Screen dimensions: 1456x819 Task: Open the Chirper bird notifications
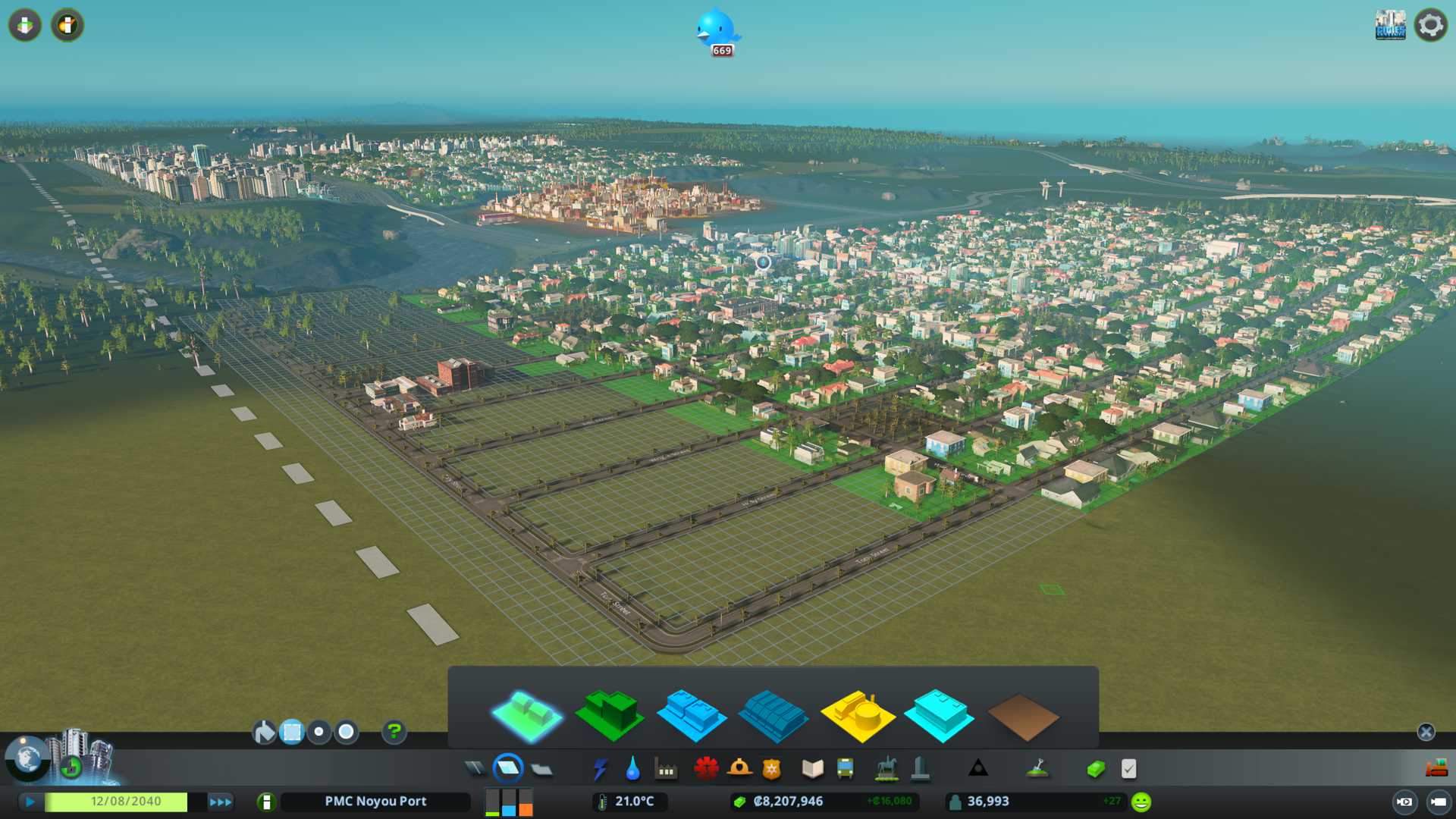coord(716,30)
